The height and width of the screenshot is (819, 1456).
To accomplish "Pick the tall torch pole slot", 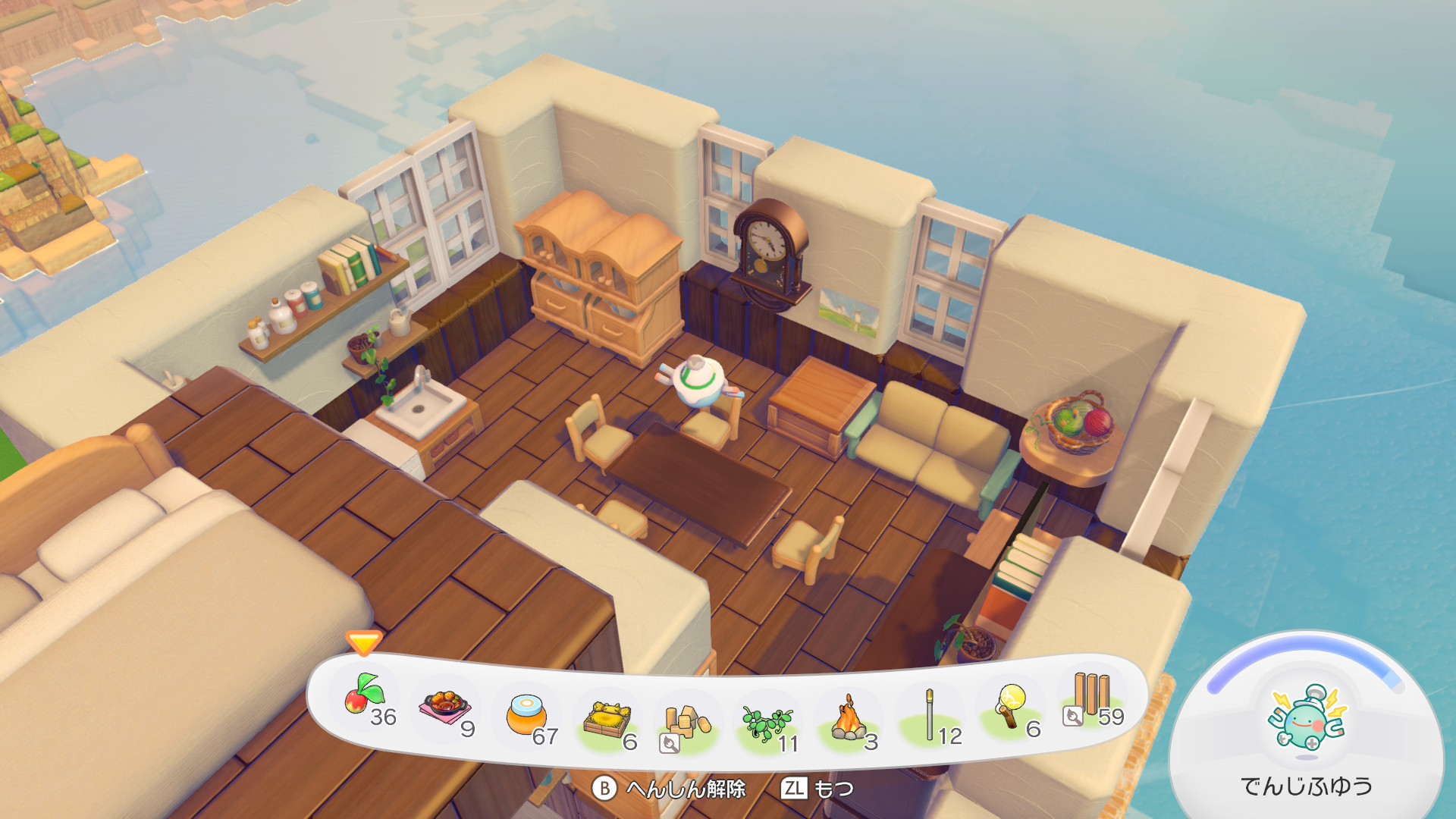I will point(930,717).
